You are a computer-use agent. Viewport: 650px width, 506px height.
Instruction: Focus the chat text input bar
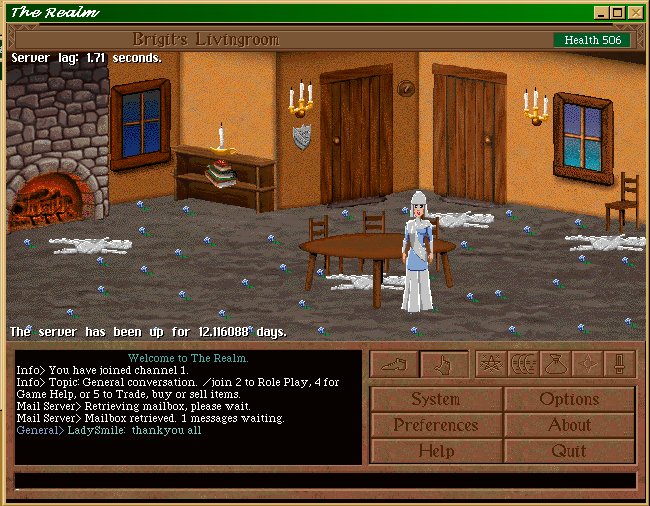click(x=325, y=481)
